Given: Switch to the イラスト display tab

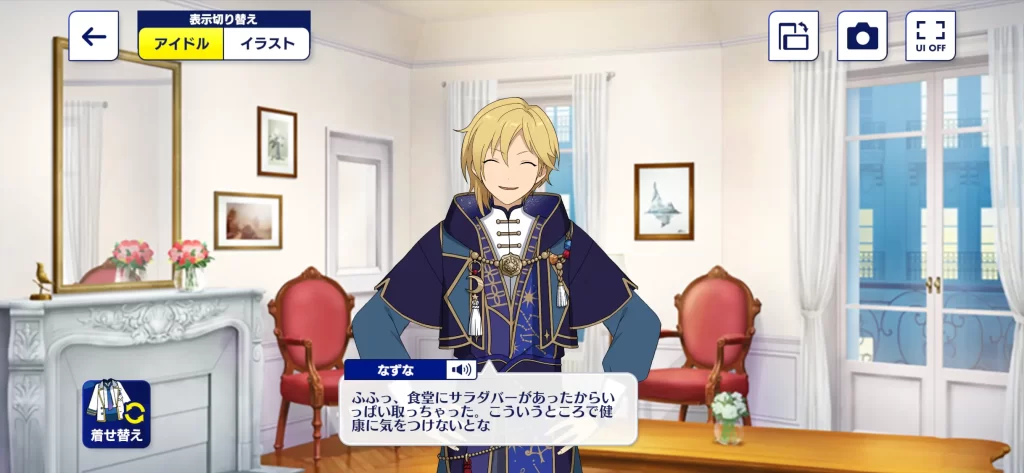Looking at the screenshot, I should tap(267, 44).
